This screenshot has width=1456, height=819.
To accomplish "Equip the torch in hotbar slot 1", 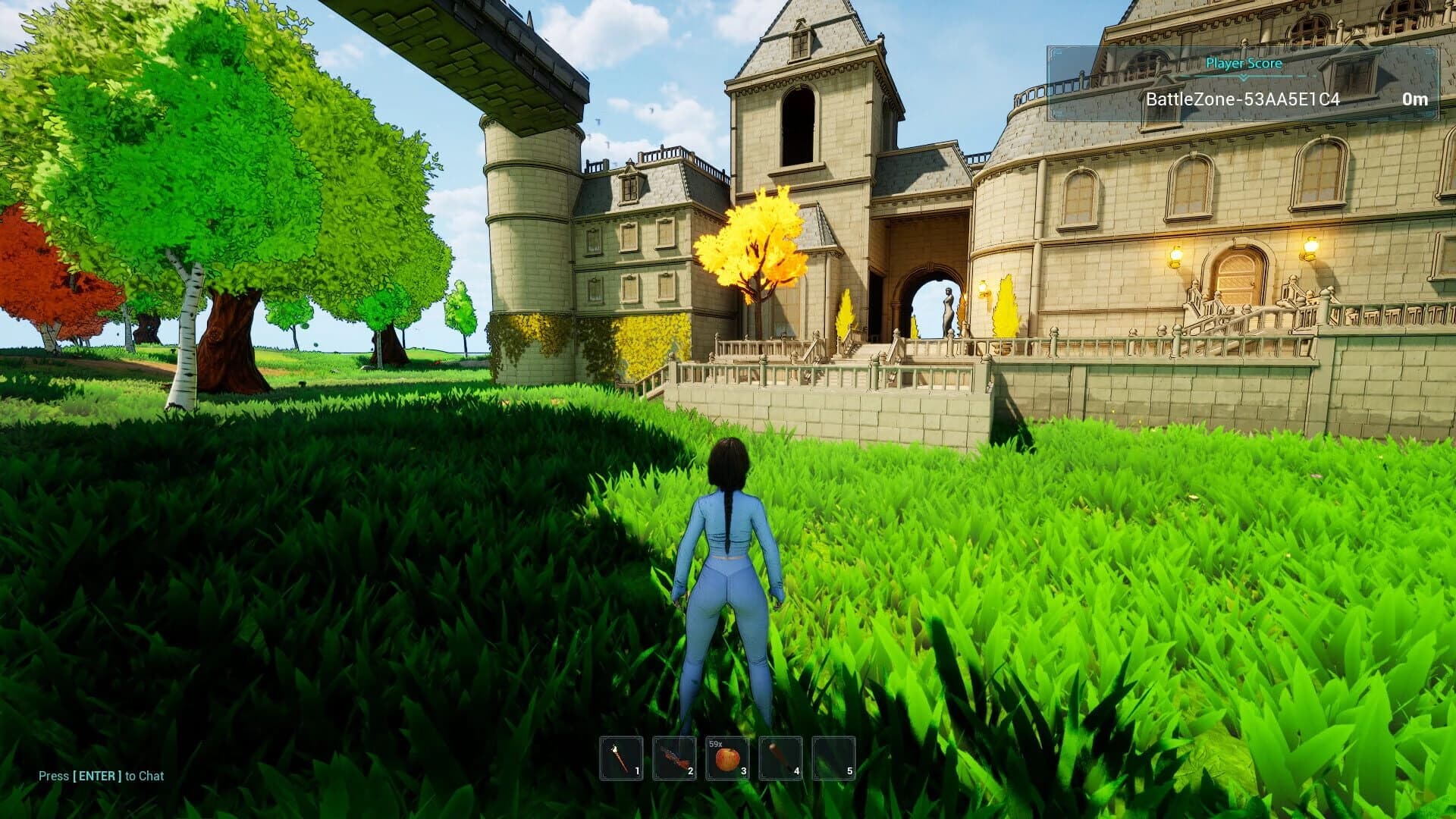I will tap(621, 757).
